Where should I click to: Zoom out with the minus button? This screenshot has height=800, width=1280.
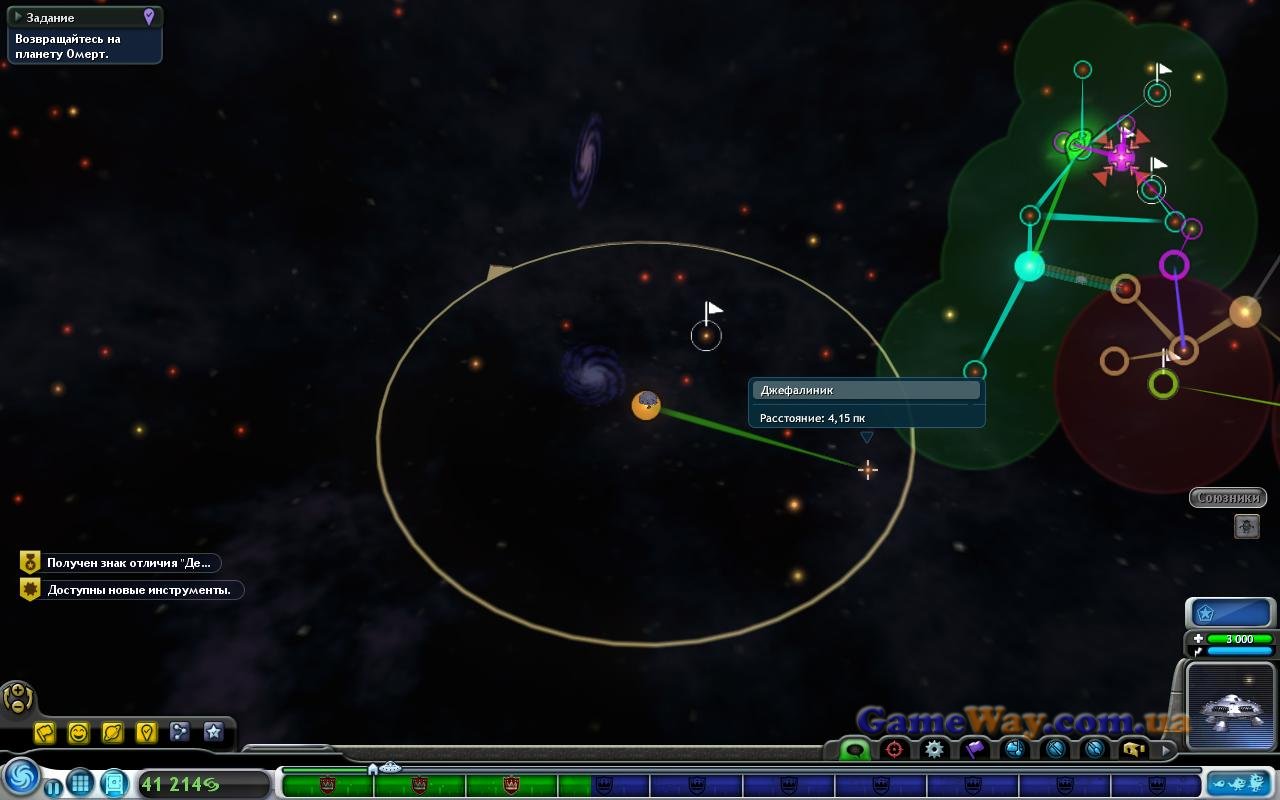click(17, 706)
